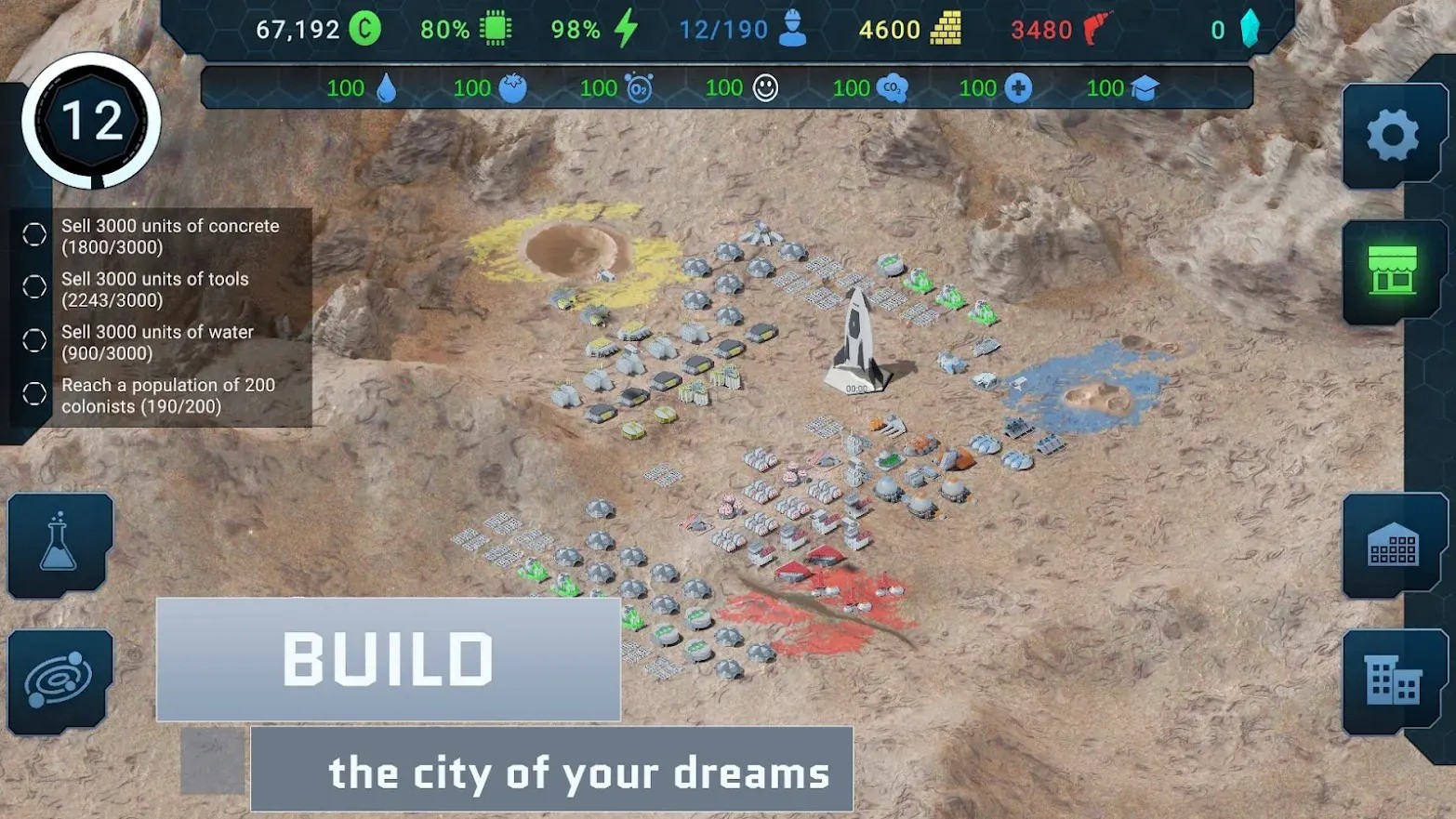Check the Sell 3000 units of concrete quest
The height and width of the screenshot is (819, 1456).
point(33,233)
